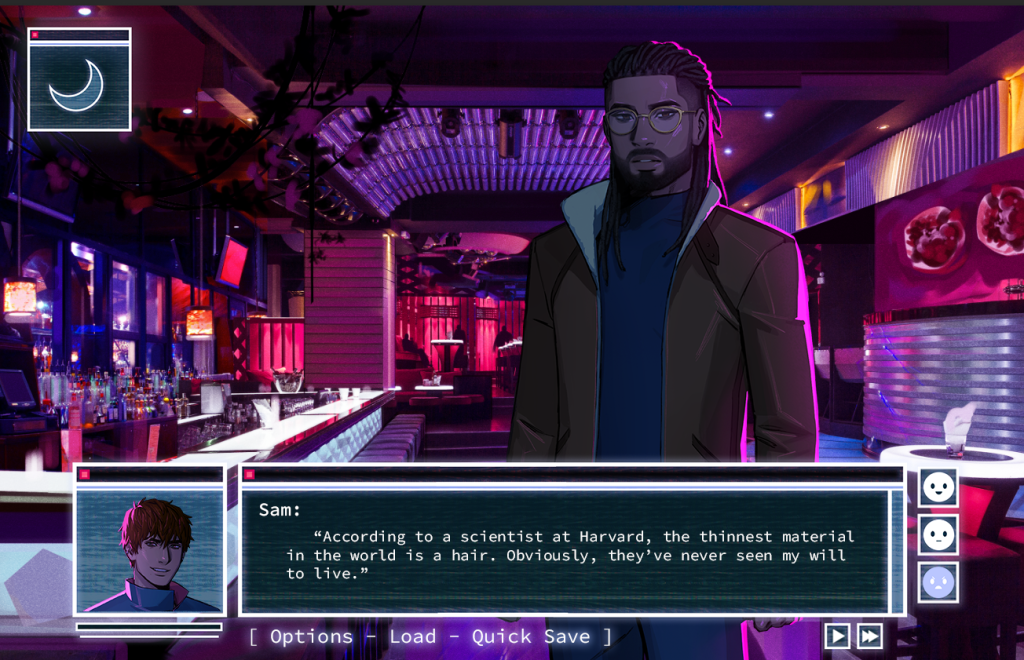
Task: Choose Quick Save
Action: [531, 637]
